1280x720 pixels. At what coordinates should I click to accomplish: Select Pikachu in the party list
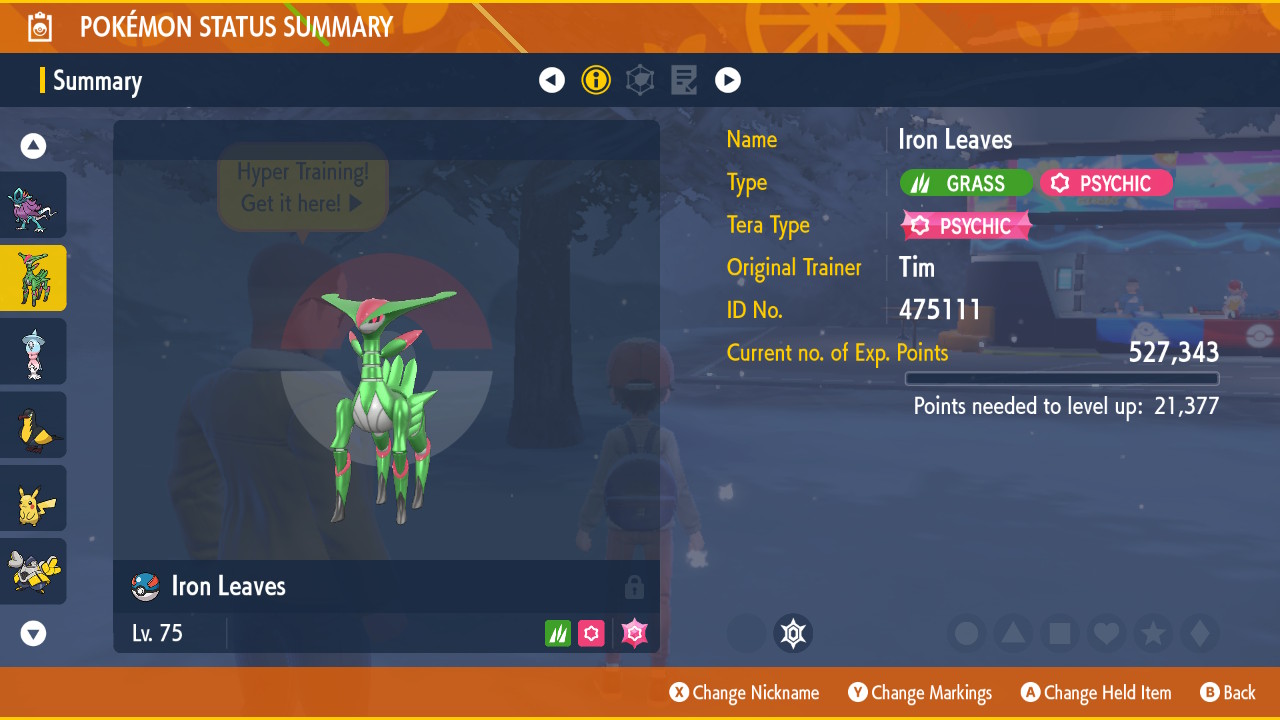point(33,498)
